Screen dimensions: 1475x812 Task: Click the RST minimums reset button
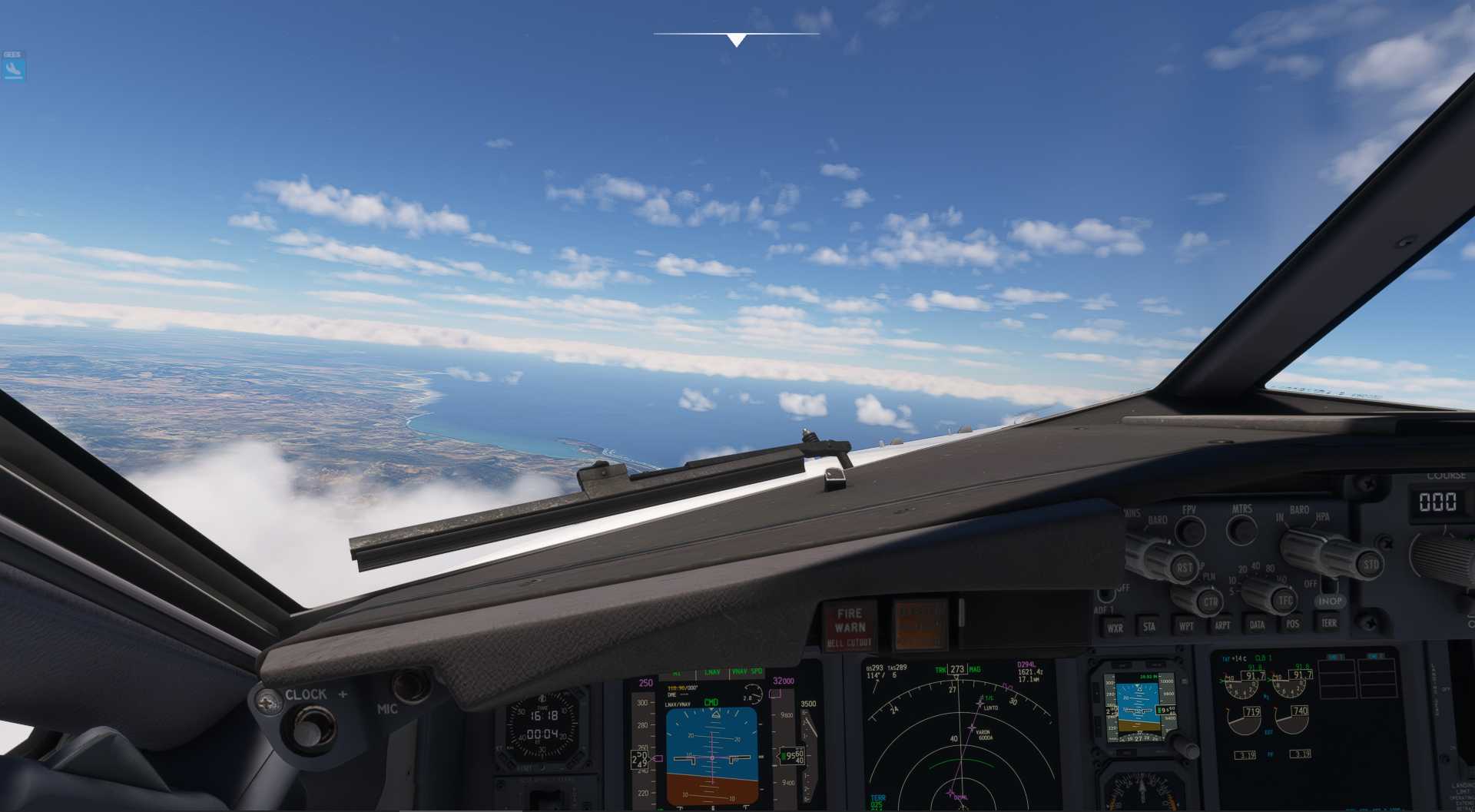click(x=1183, y=568)
